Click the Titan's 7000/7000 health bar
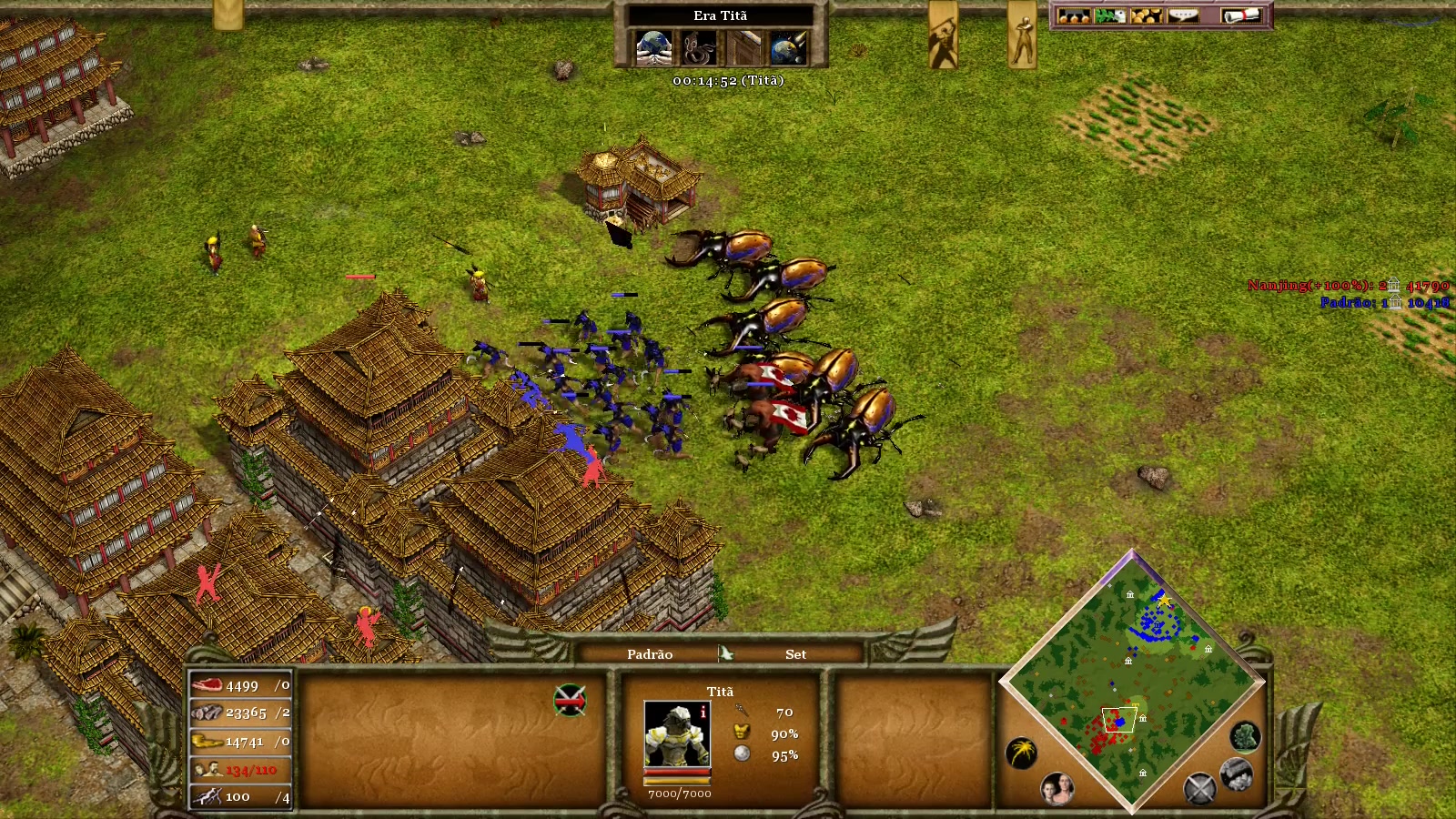1456x819 pixels. (x=678, y=774)
